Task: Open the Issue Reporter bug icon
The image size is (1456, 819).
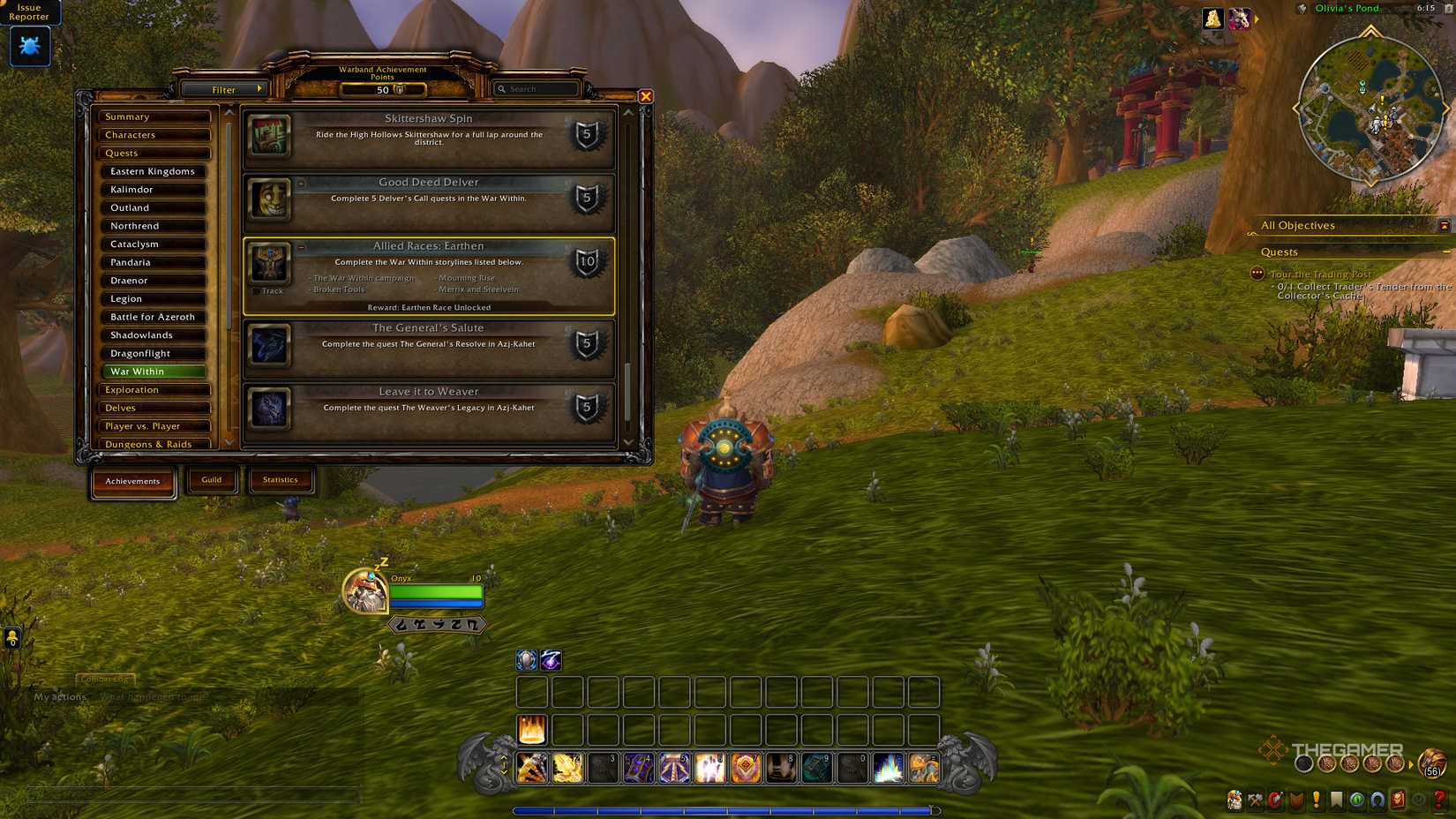Action: 29,47
